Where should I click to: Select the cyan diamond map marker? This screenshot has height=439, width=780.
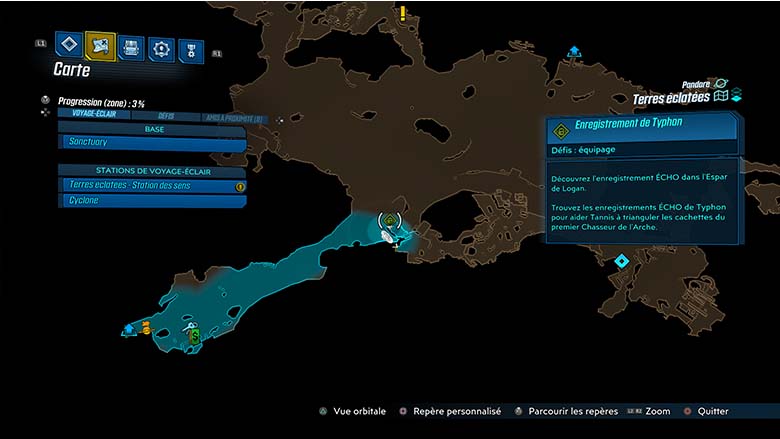(x=621, y=261)
